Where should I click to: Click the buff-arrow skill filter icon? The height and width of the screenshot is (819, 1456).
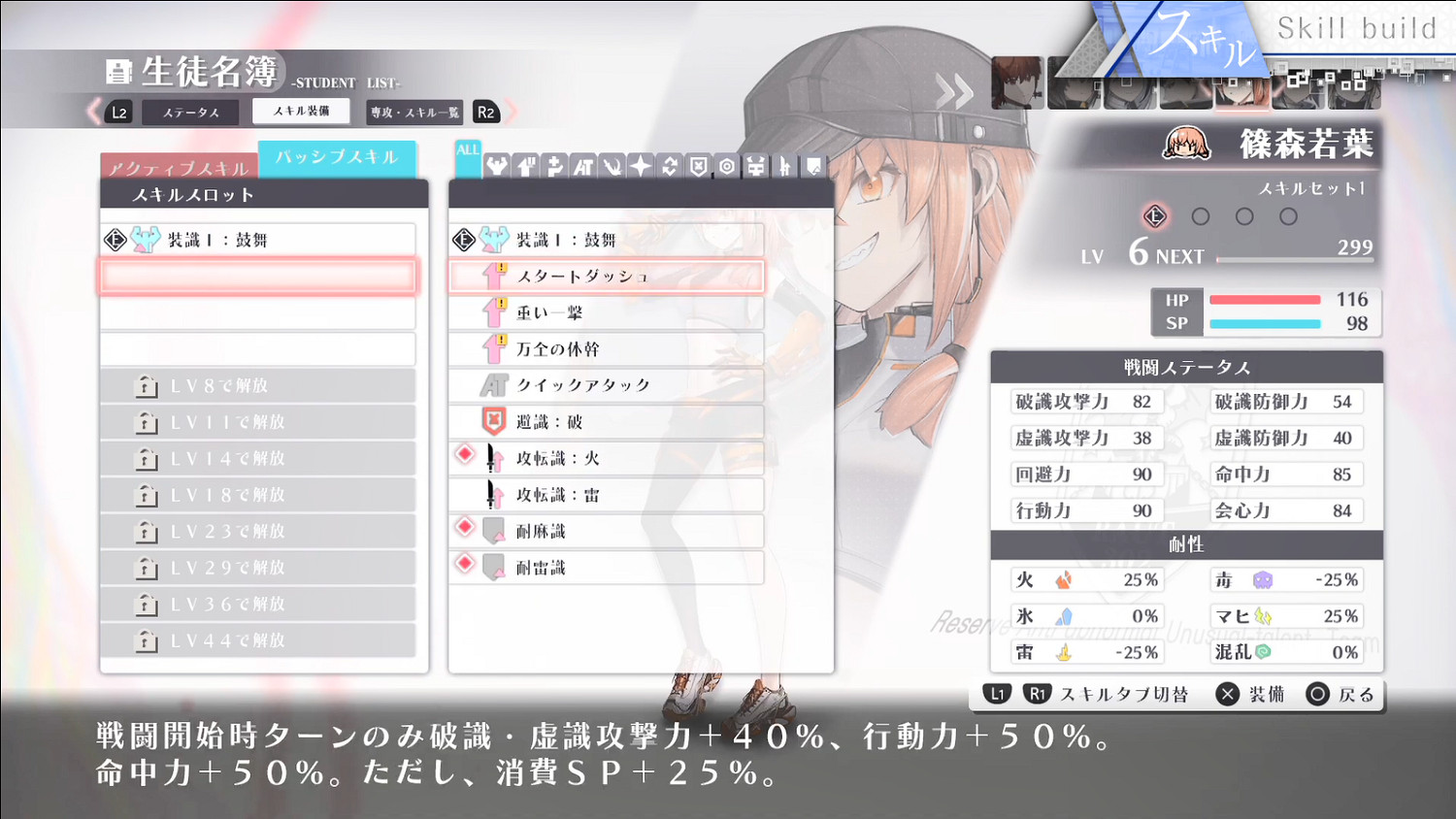tap(524, 166)
